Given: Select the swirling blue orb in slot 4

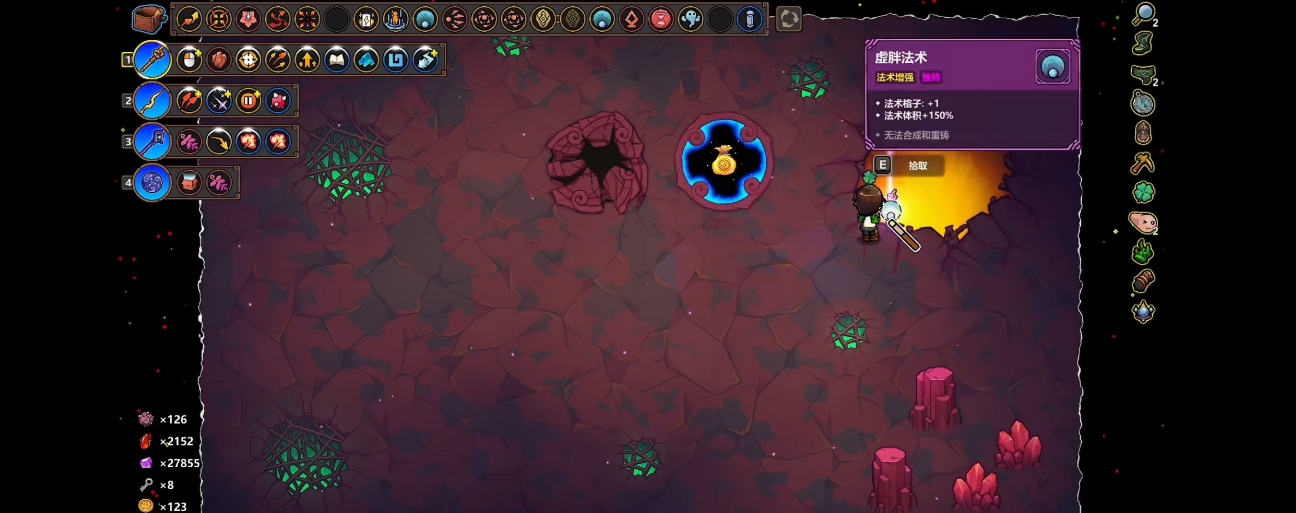Looking at the screenshot, I should click(x=152, y=183).
